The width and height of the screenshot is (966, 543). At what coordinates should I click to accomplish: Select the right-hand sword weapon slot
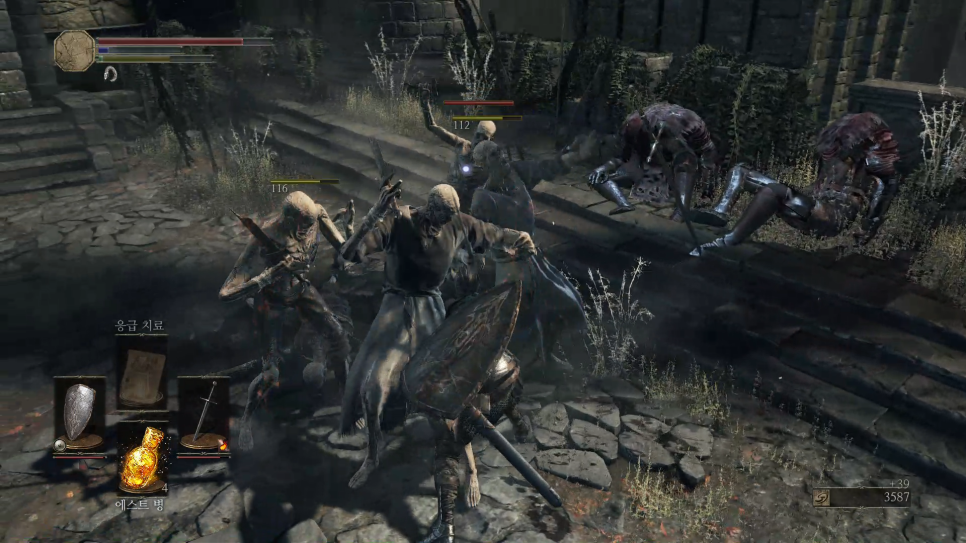coord(204,413)
